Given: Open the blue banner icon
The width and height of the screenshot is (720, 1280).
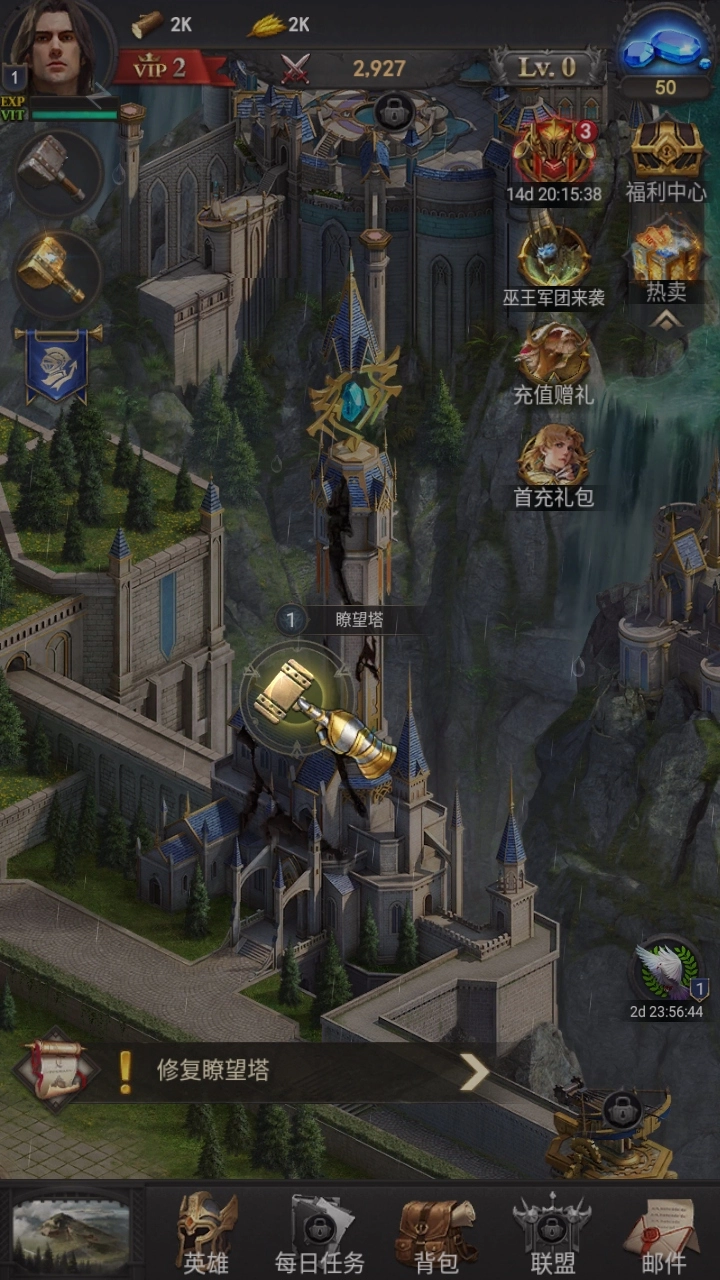Looking at the screenshot, I should point(57,364).
